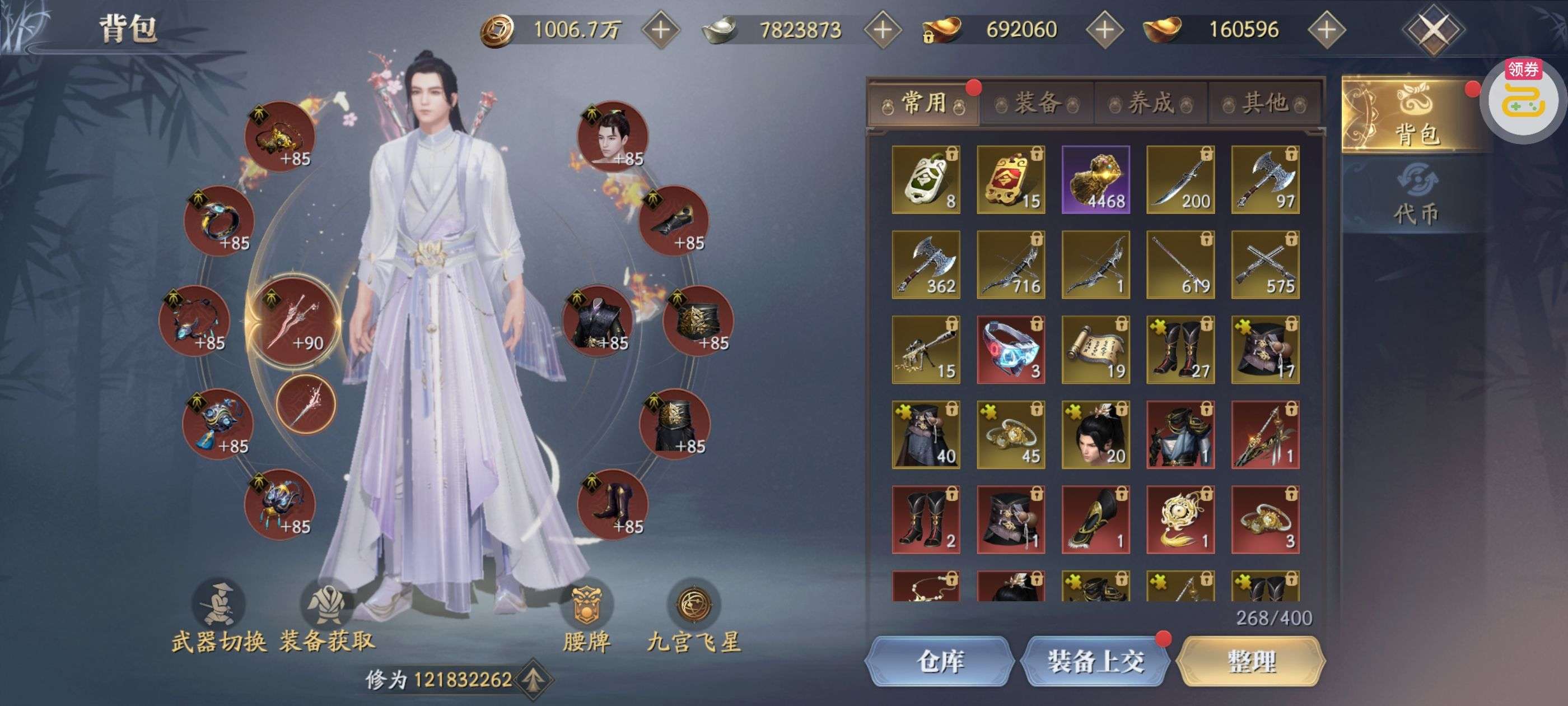Select the blue visor item slot
Viewport: 1568px width, 706px height.
1010,350
